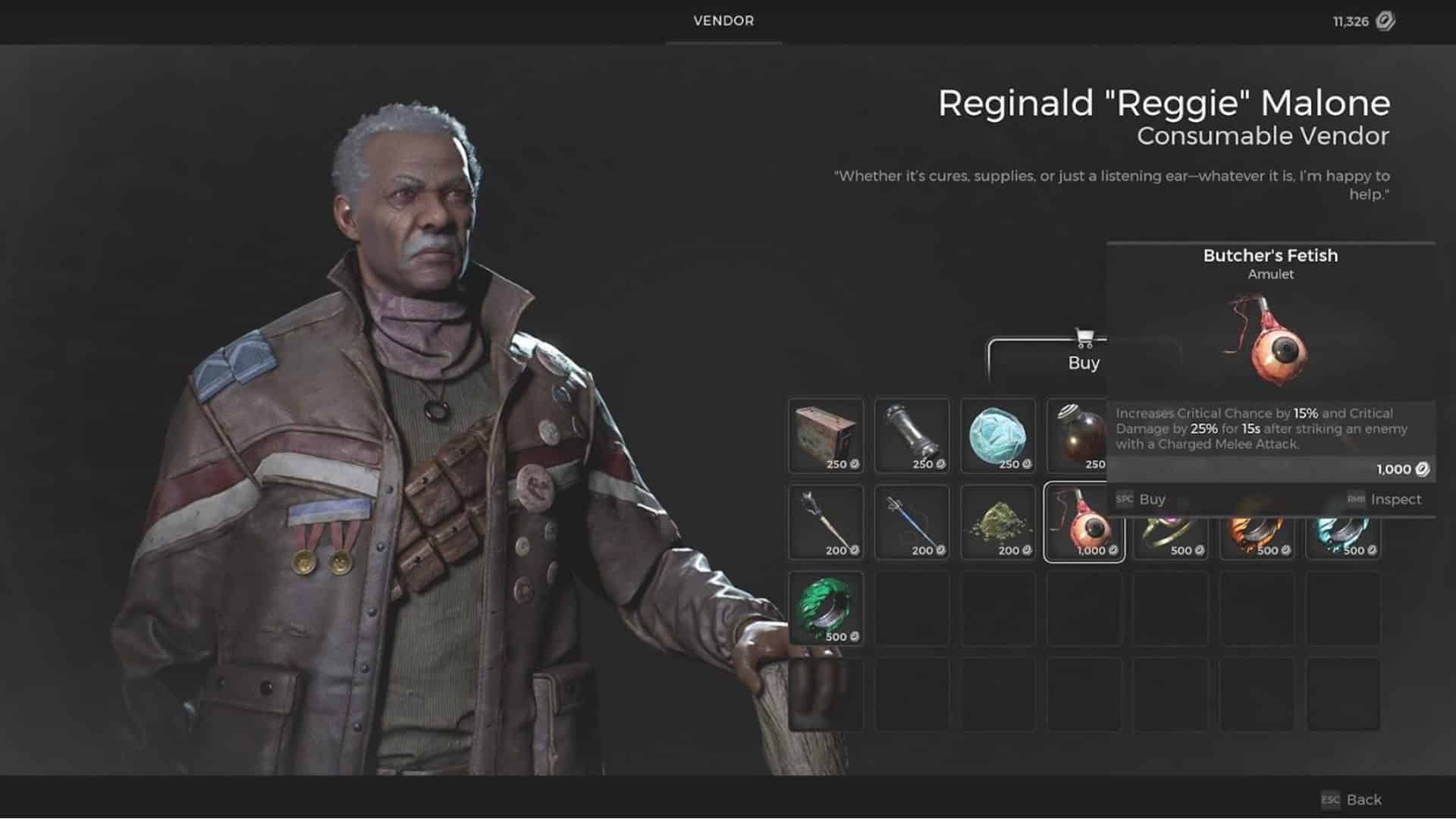Select the metal flask consumable priced 250
This screenshot has height=819, width=1456.
(x=912, y=436)
